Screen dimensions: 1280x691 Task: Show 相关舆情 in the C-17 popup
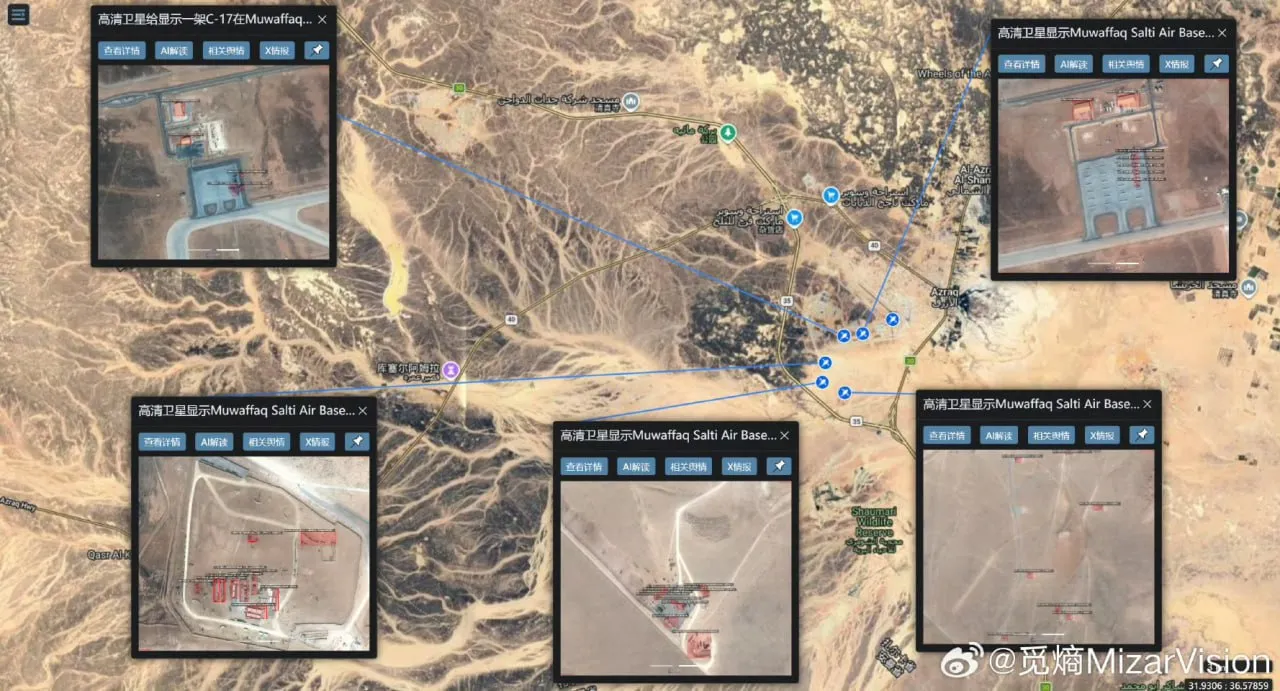(x=224, y=50)
